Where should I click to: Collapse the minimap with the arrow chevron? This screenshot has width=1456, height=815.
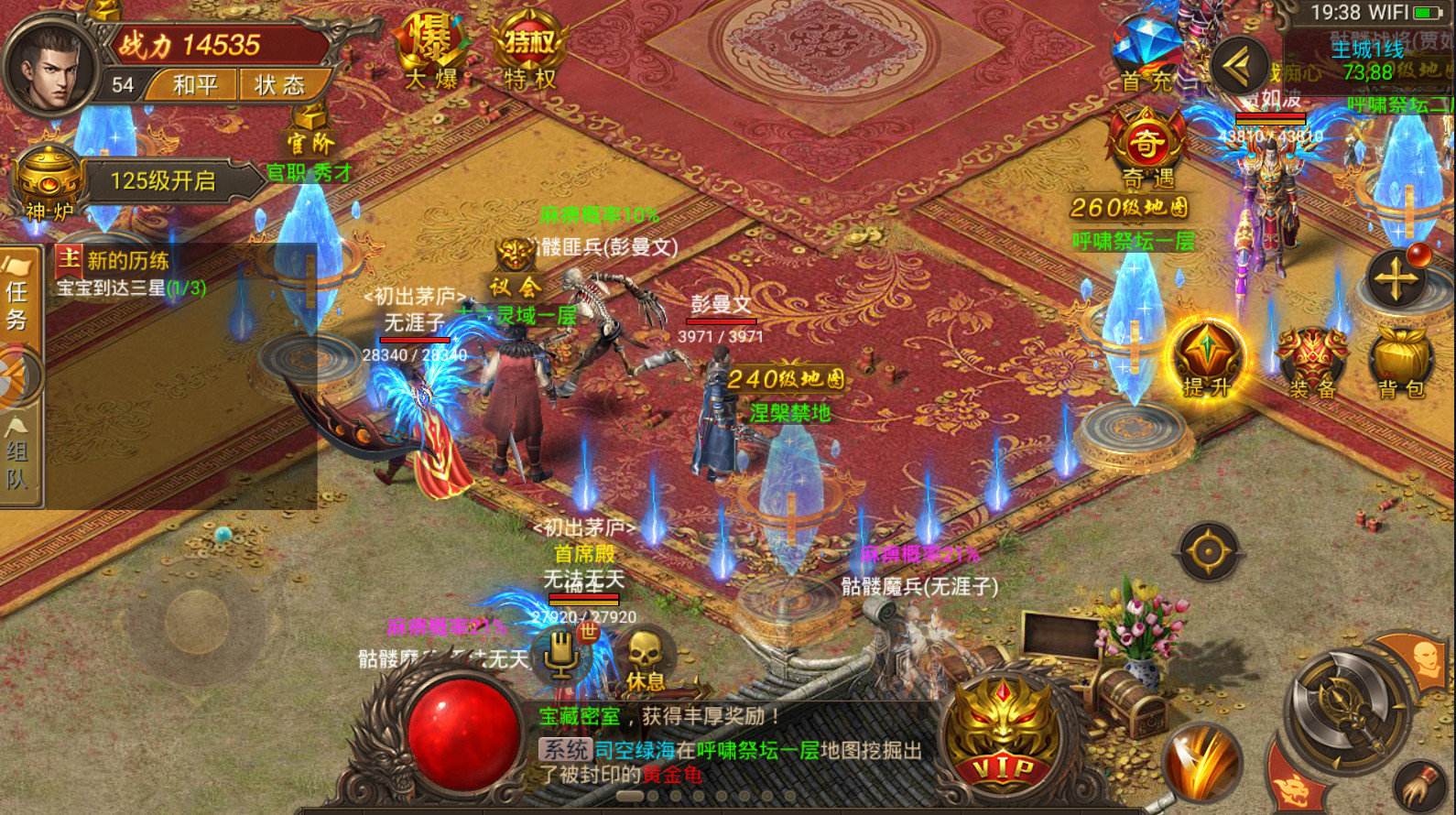(x=1238, y=66)
